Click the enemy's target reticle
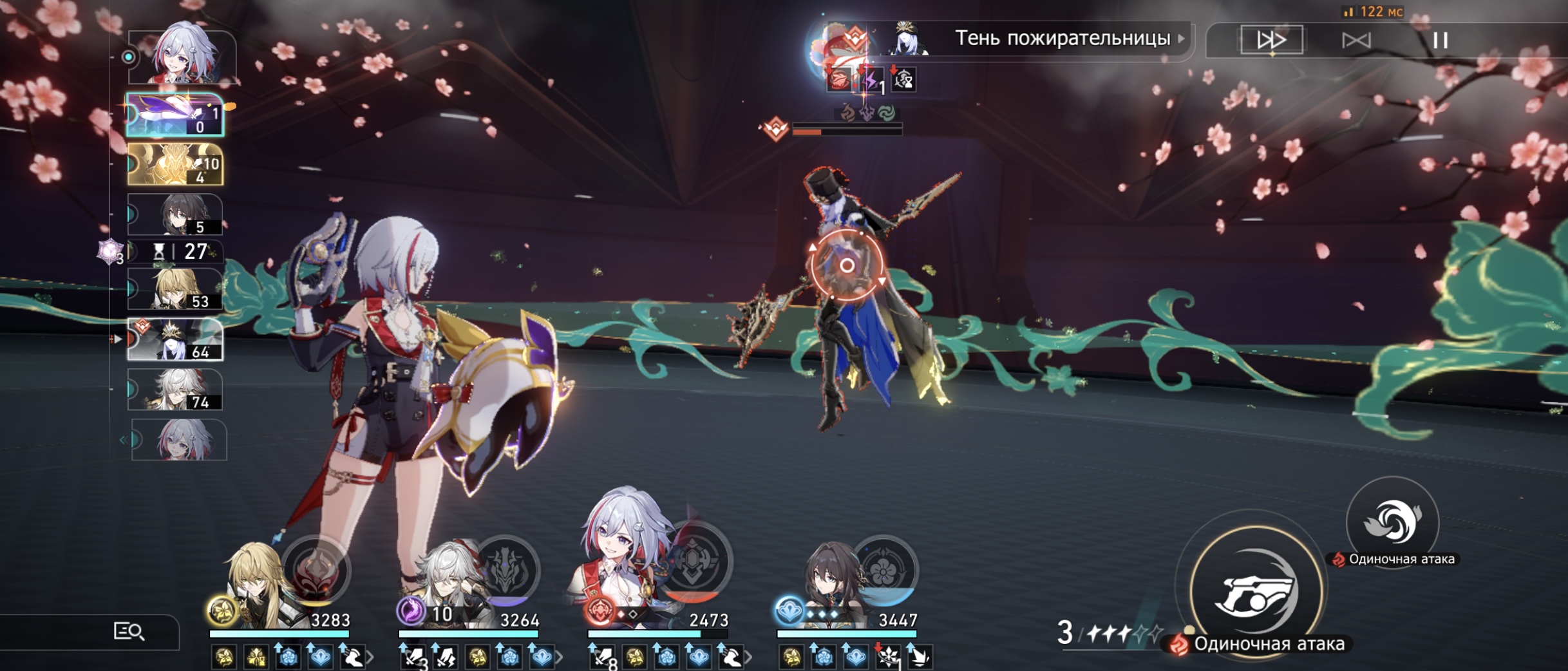Image resolution: width=1568 pixels, height=671 pixels. (x=847, y=265)
